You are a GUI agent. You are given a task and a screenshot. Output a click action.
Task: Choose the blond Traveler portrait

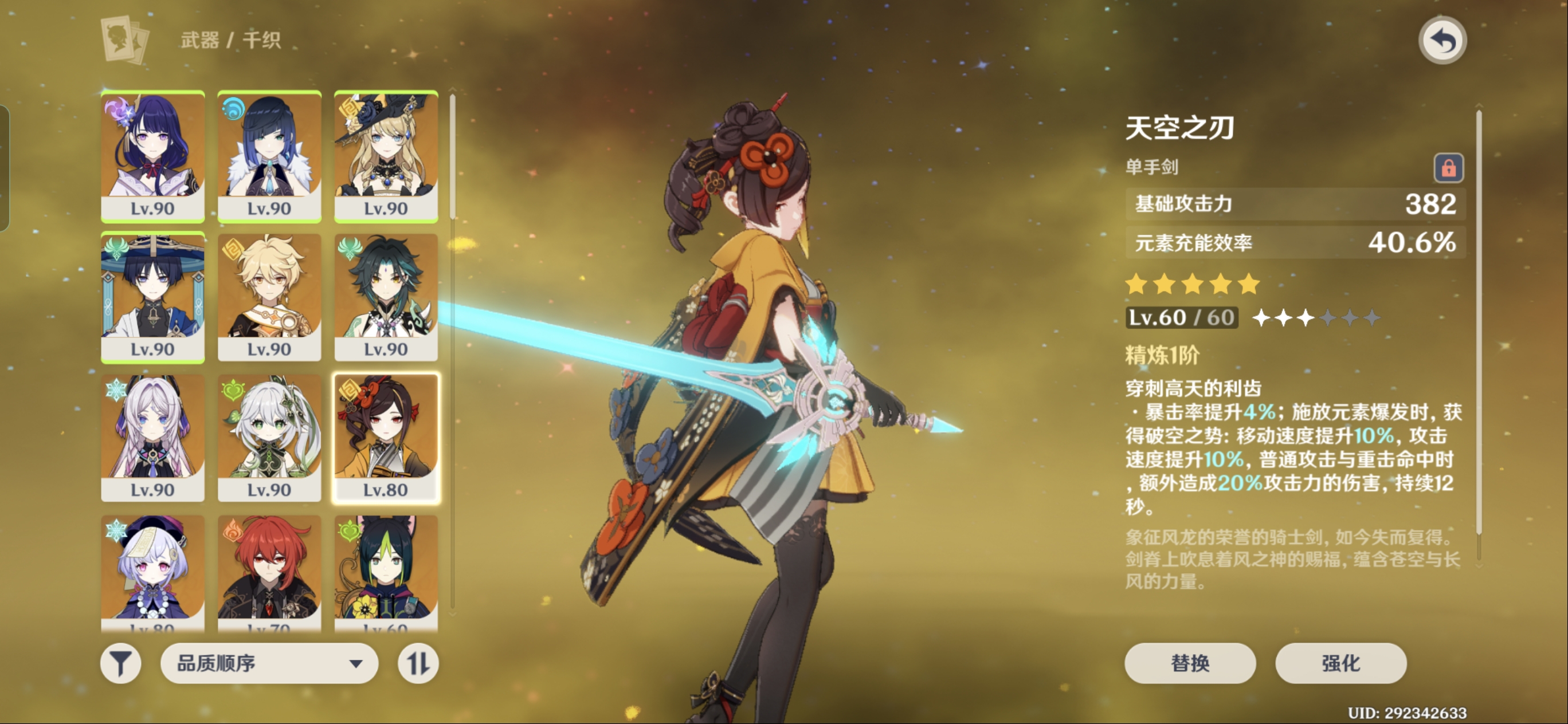pos(269,296)
